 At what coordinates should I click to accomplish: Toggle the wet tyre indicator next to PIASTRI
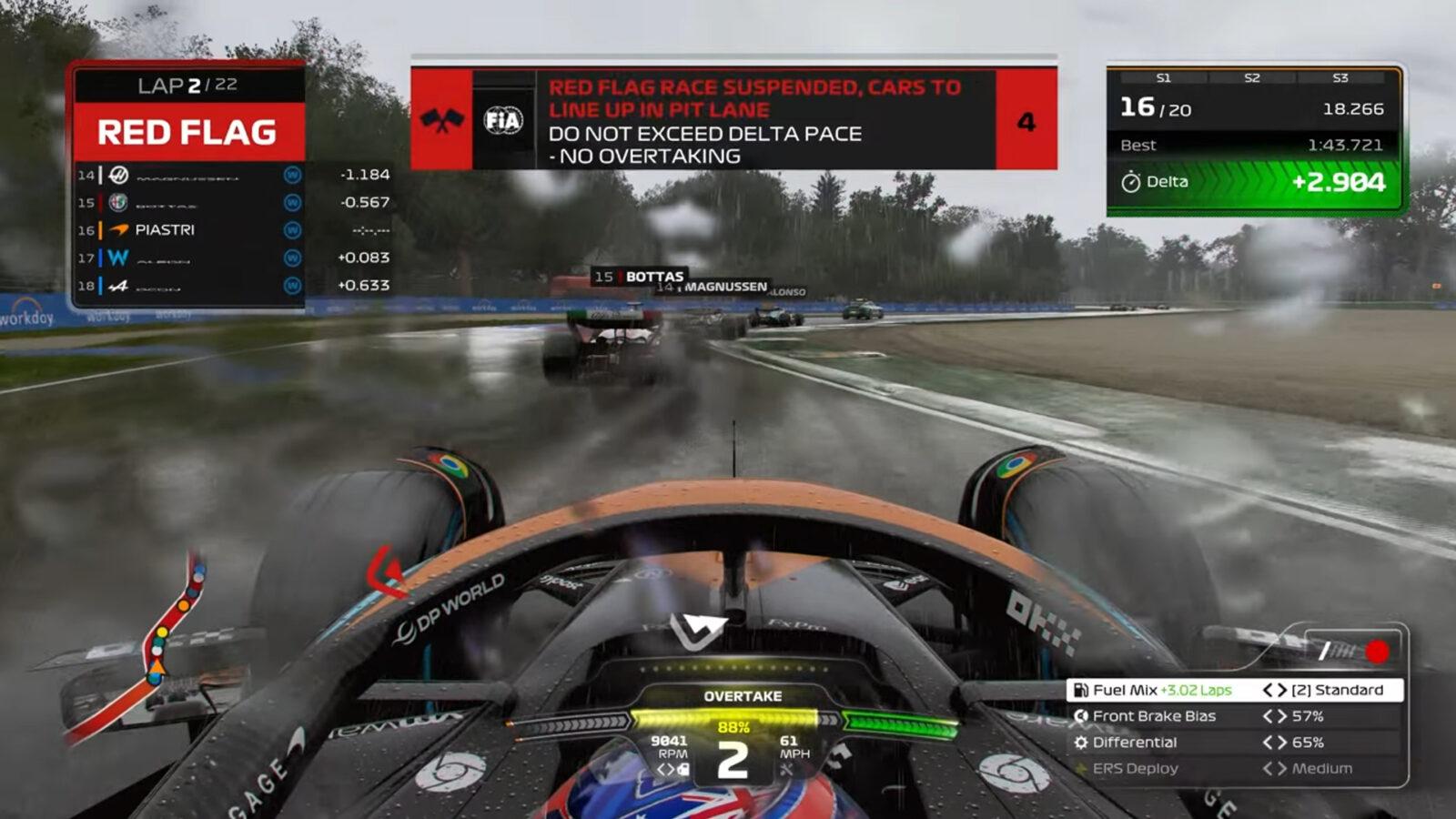click(x=291, y=230)
